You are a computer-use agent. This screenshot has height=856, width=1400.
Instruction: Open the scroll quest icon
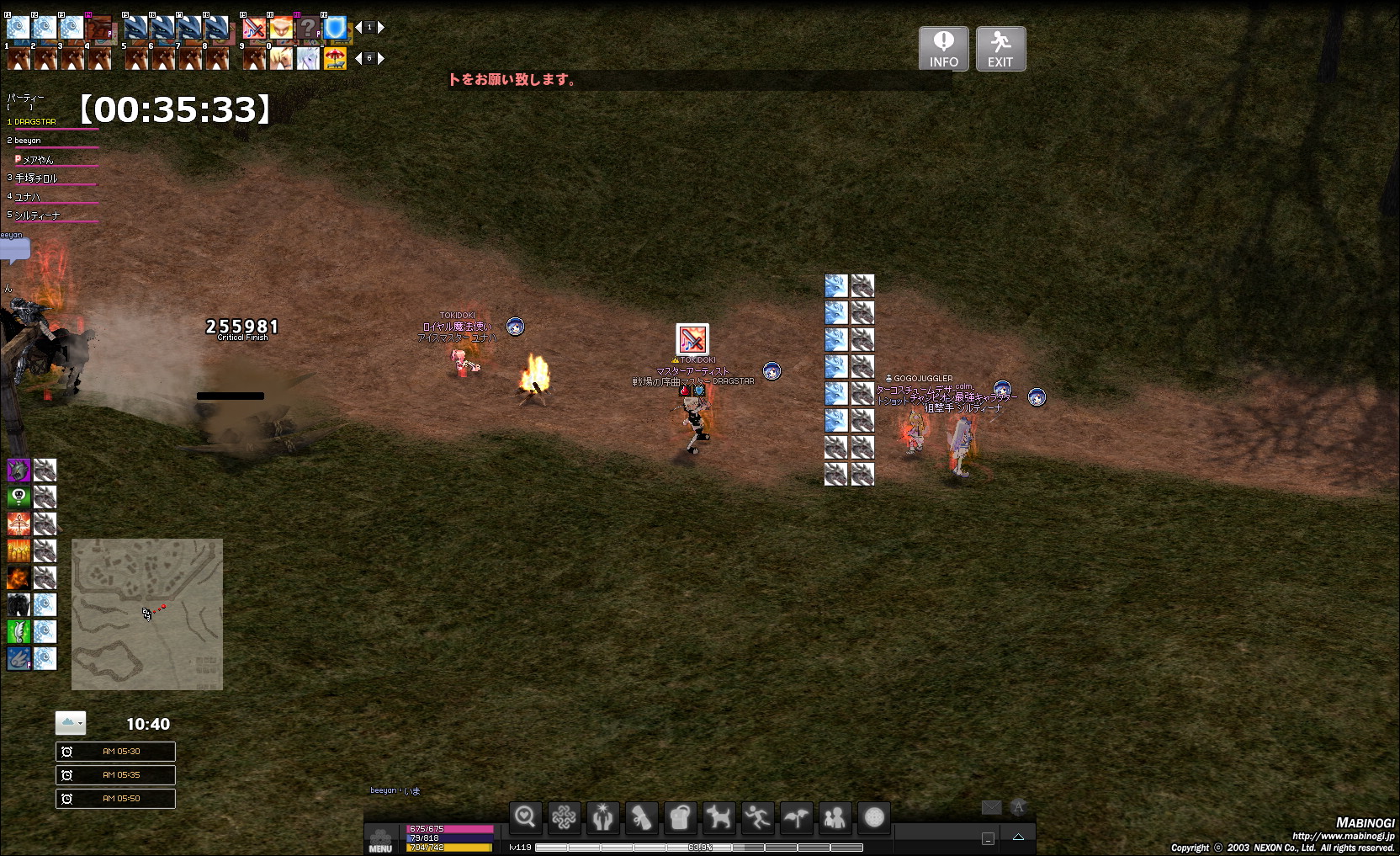(x=641, y=816)
